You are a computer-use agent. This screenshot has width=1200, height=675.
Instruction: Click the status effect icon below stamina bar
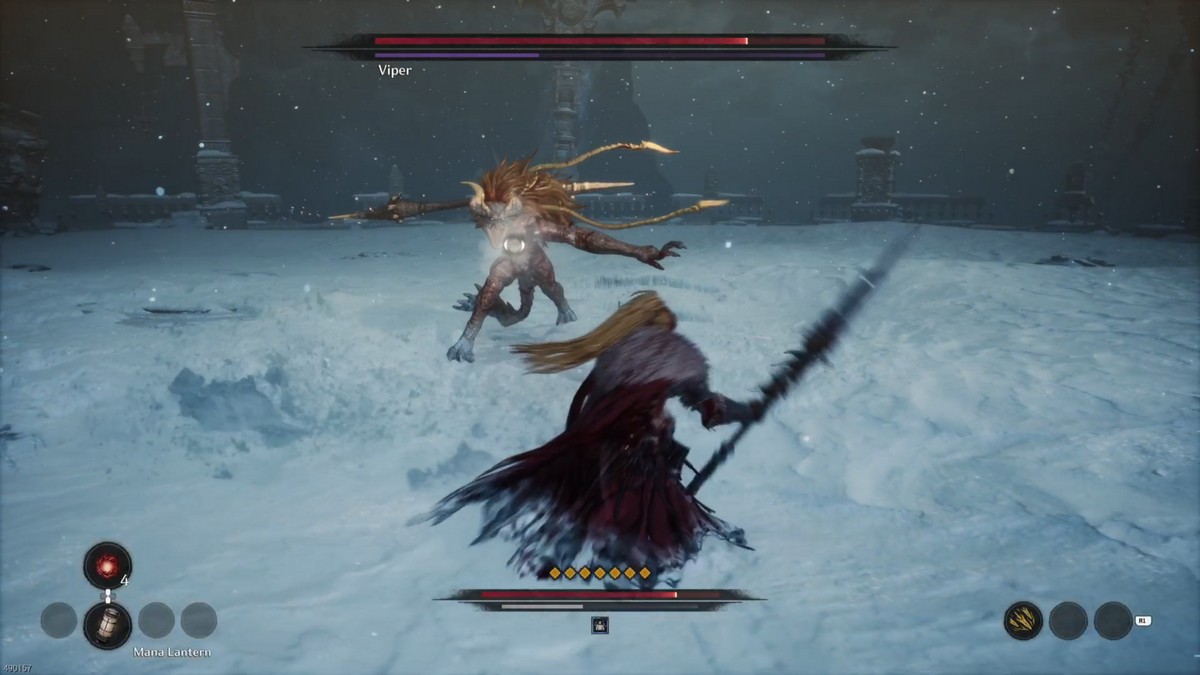600,625
